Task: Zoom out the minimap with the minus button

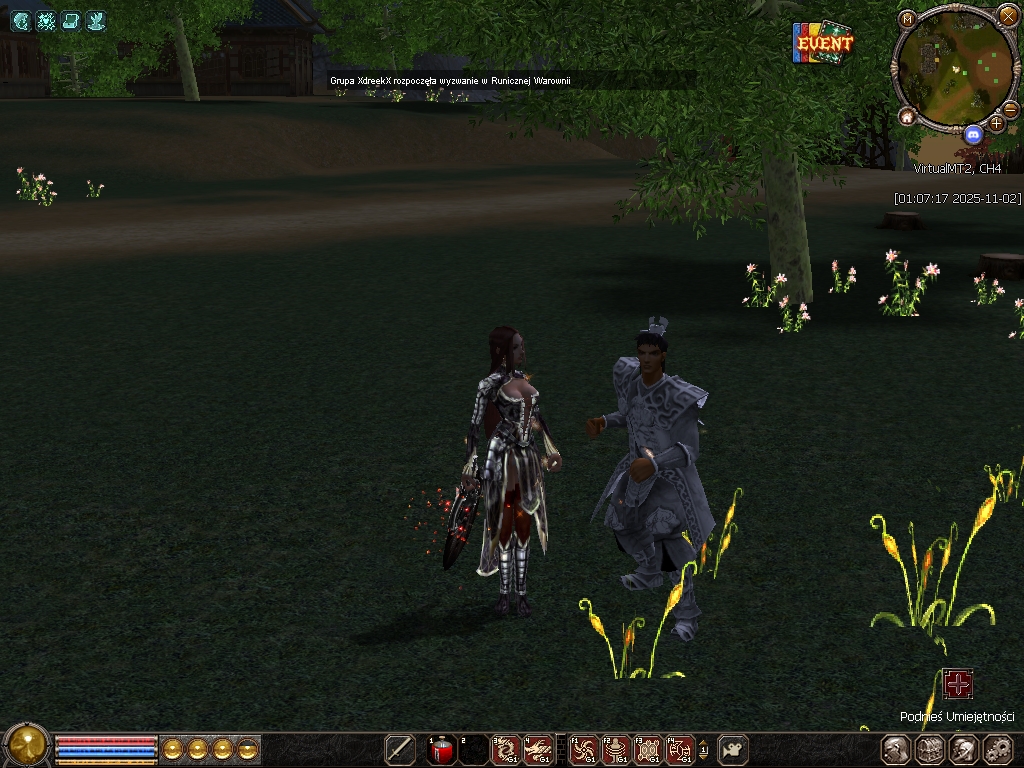Action: click(1011, 108)
